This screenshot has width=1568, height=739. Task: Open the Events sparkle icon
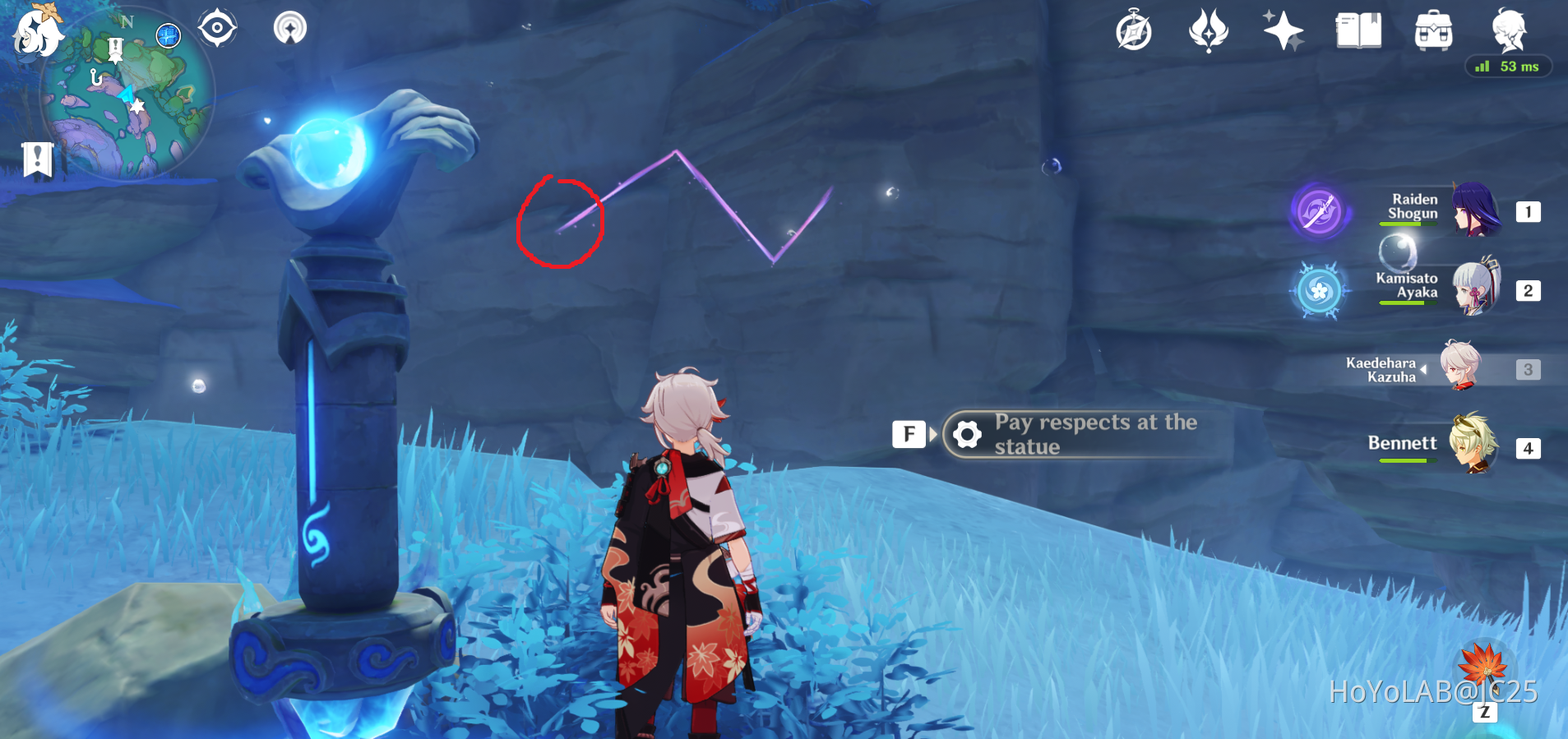tap(1283, 31)
